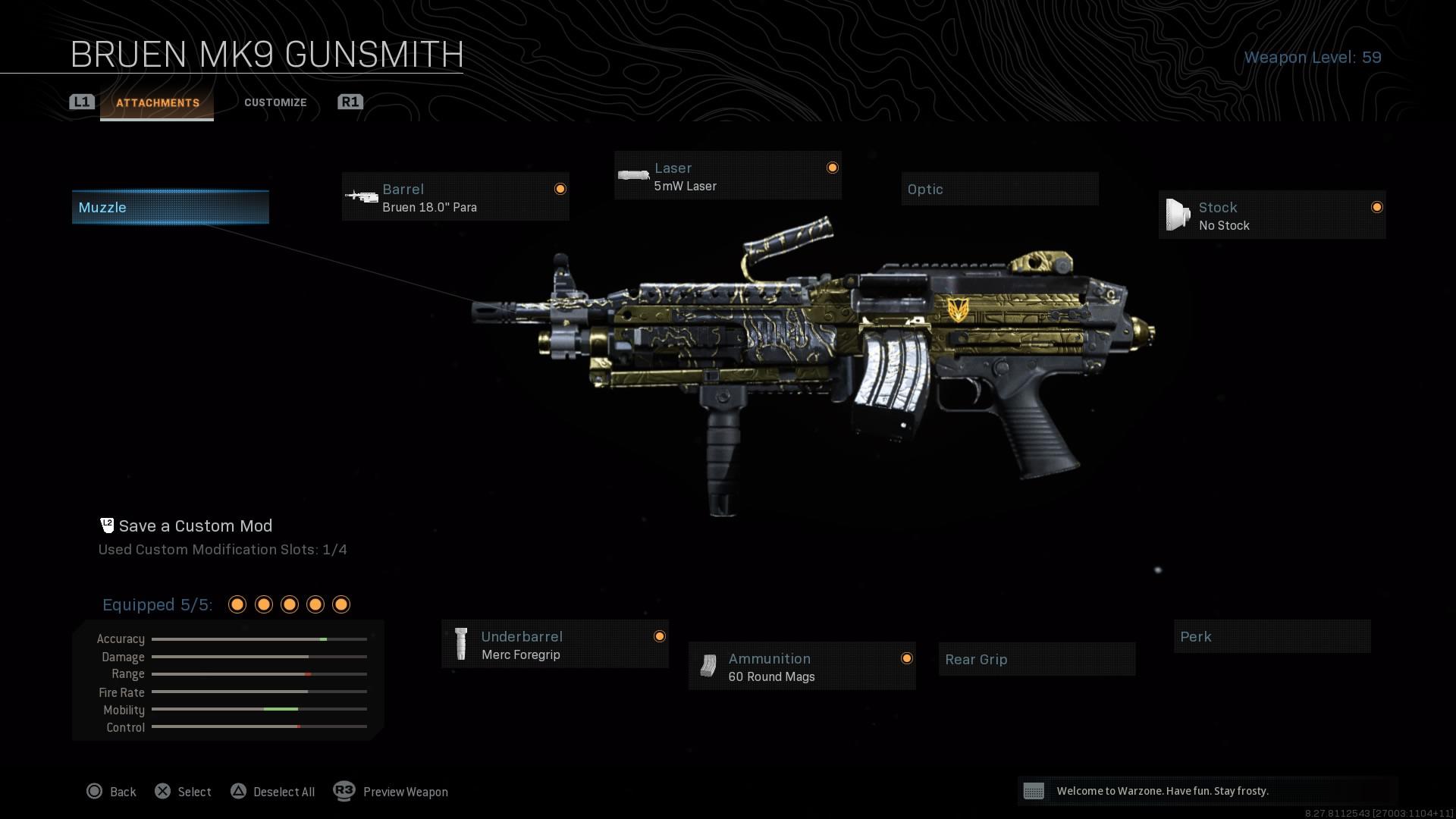Switch to the Attachments tab
This screenshot has height=819, width=1456.
tap(157, 102)
